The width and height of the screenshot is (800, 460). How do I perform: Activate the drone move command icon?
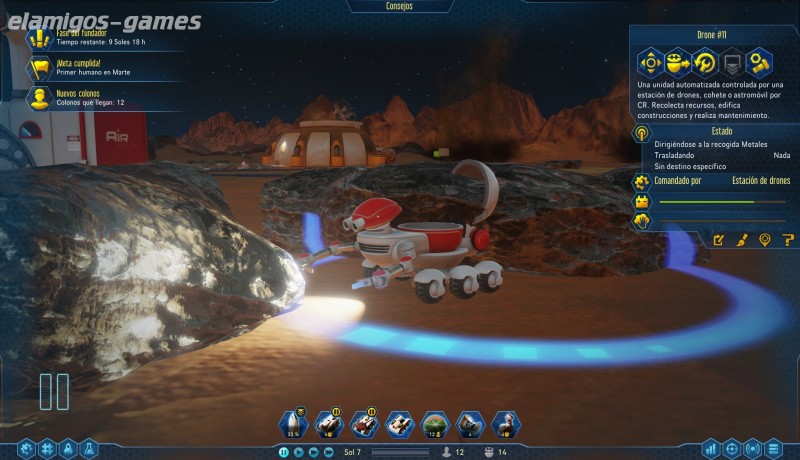pyautogui.click(x=651, y=62)
